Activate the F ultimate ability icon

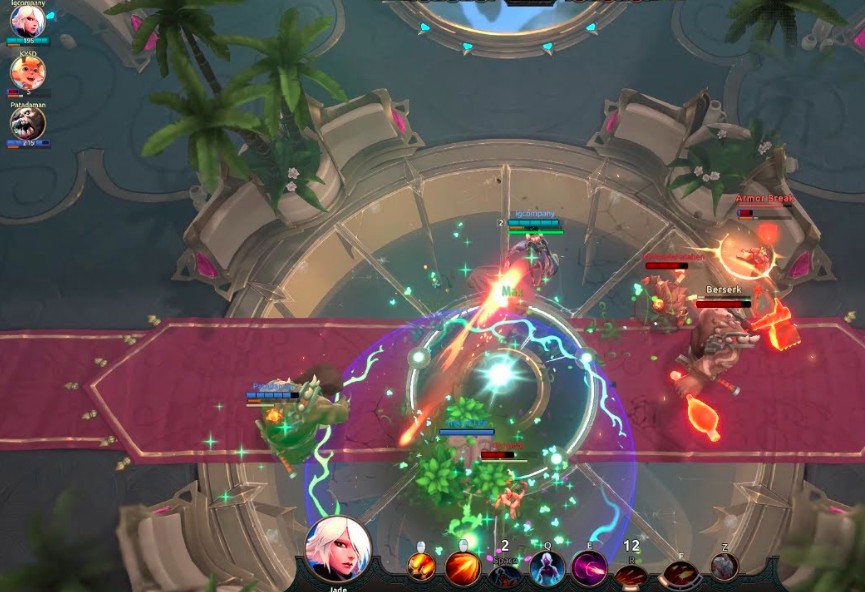tap(681, 573)
